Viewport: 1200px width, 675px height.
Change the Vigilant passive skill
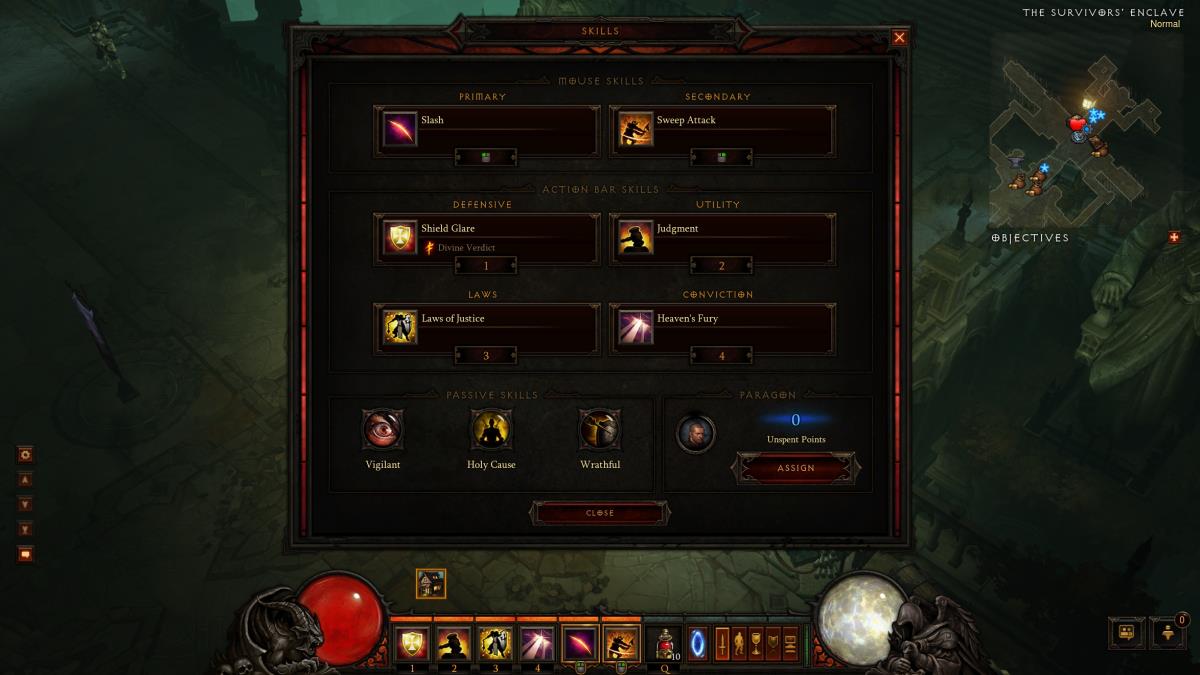(x=382, y=429)
